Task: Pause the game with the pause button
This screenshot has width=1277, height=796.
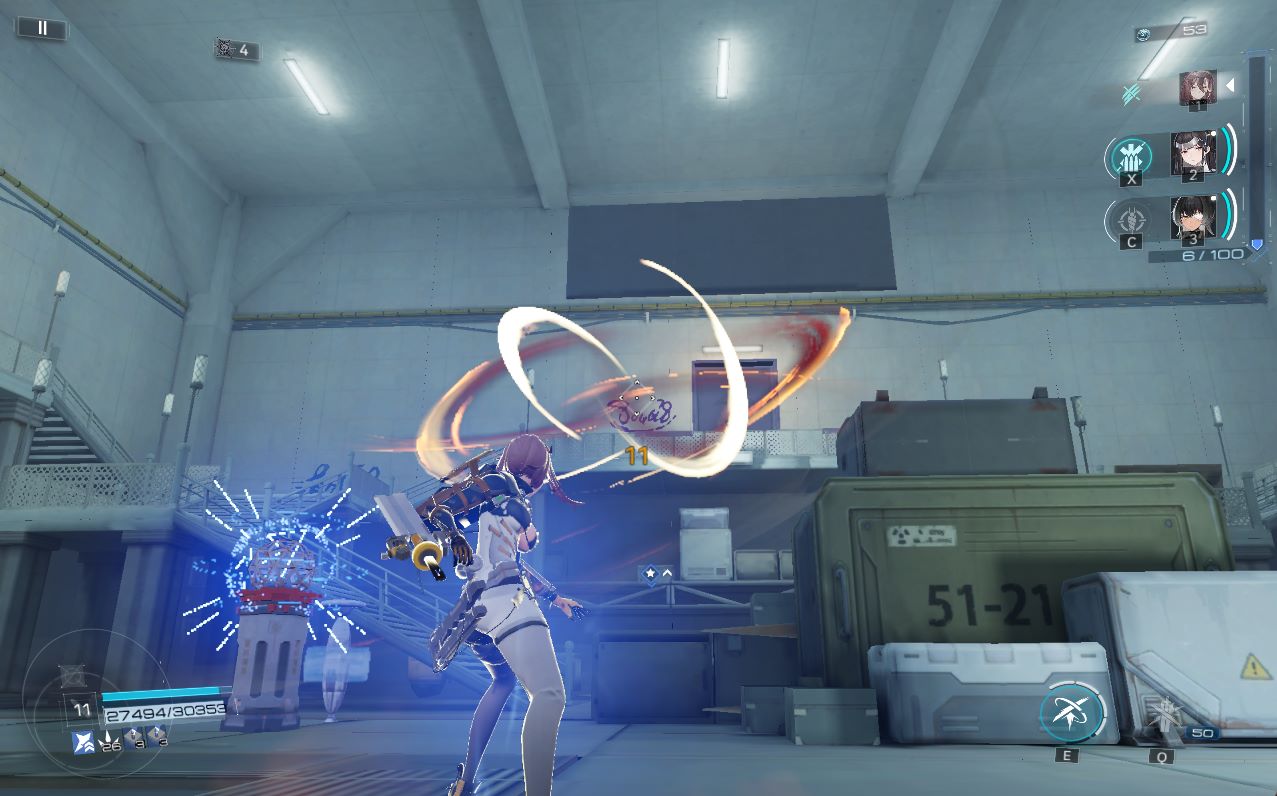Action: click(x=42, y=28)
